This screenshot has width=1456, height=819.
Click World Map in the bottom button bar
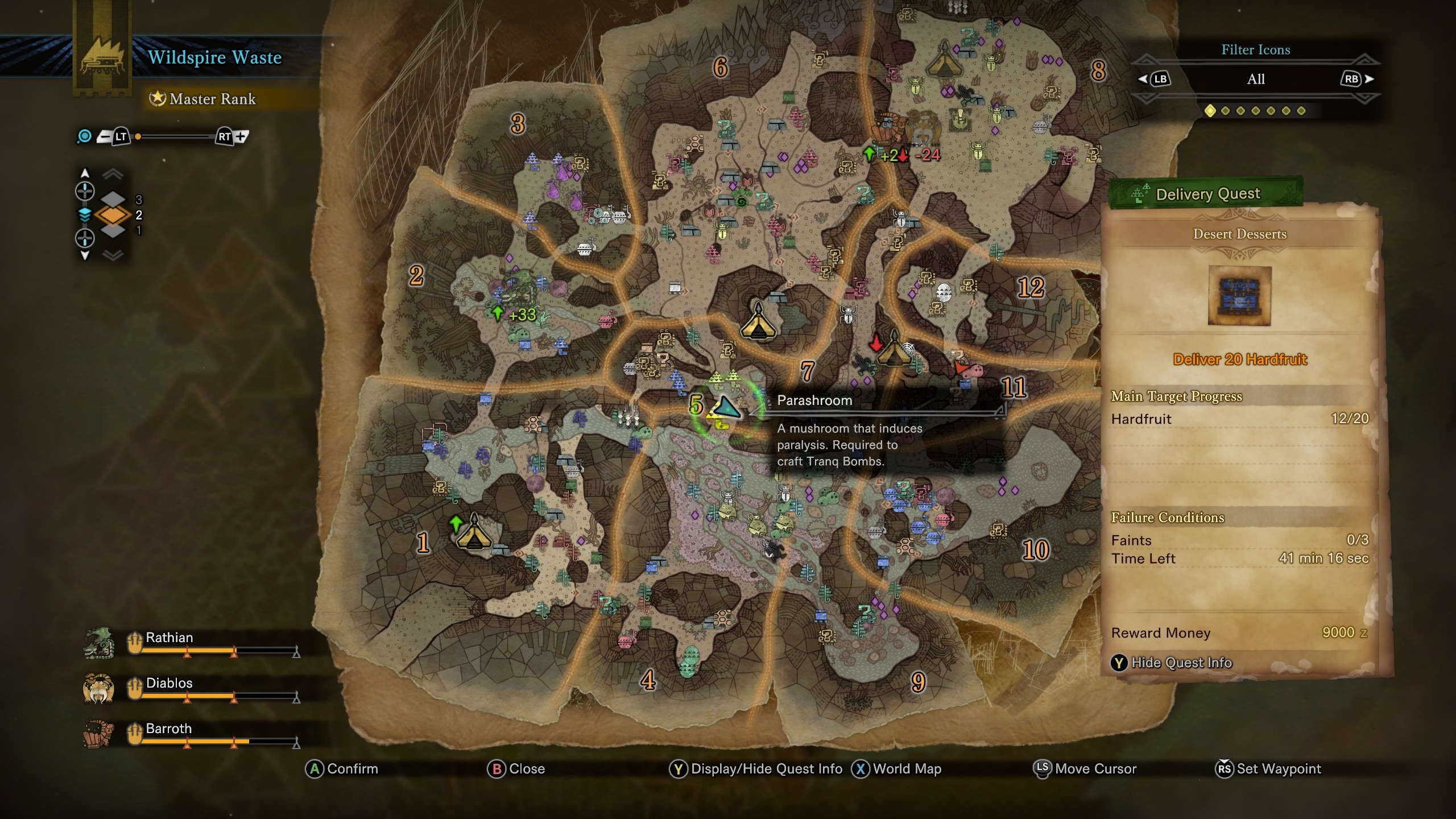pyautogui.click(x=901, y=768)
